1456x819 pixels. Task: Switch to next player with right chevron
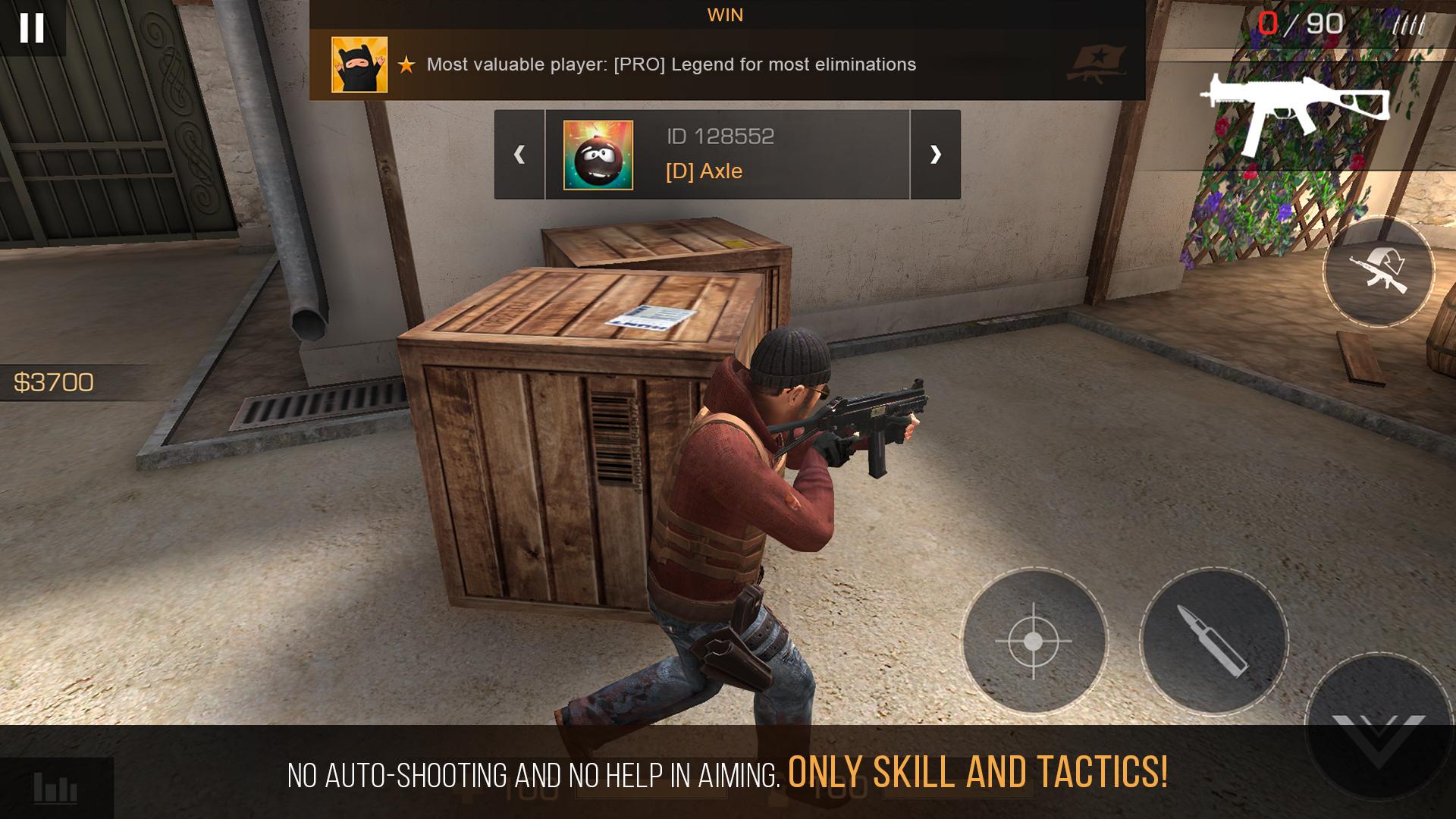pos(936,155)
